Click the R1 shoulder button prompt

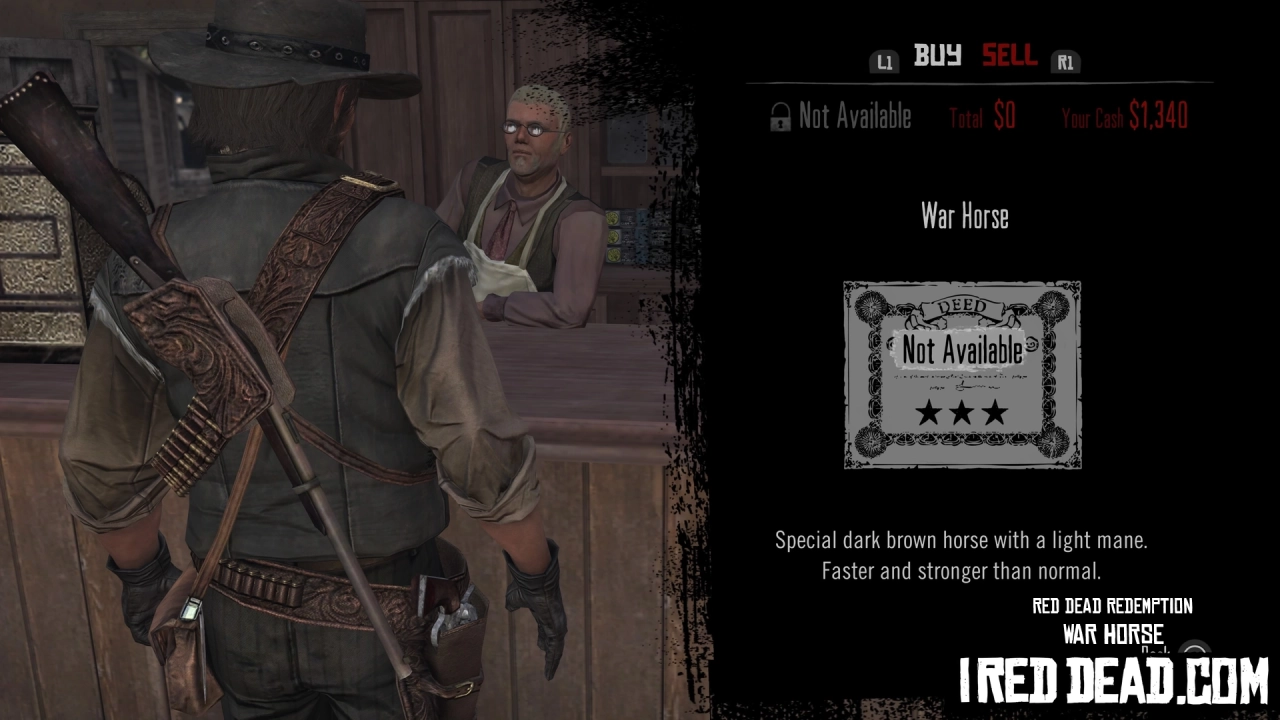coord(1065,61)
